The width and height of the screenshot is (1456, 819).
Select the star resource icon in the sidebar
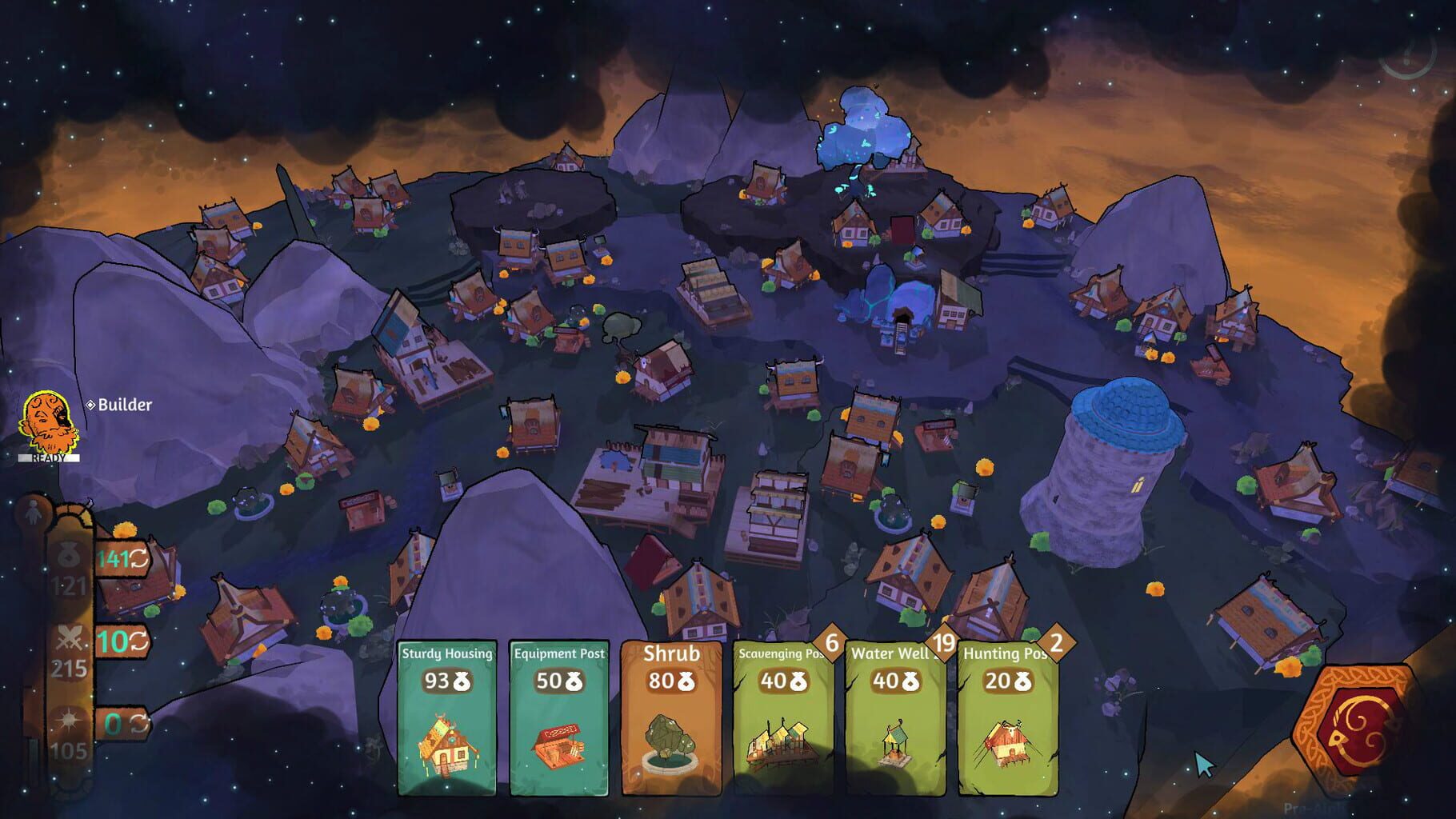point(69,719)
